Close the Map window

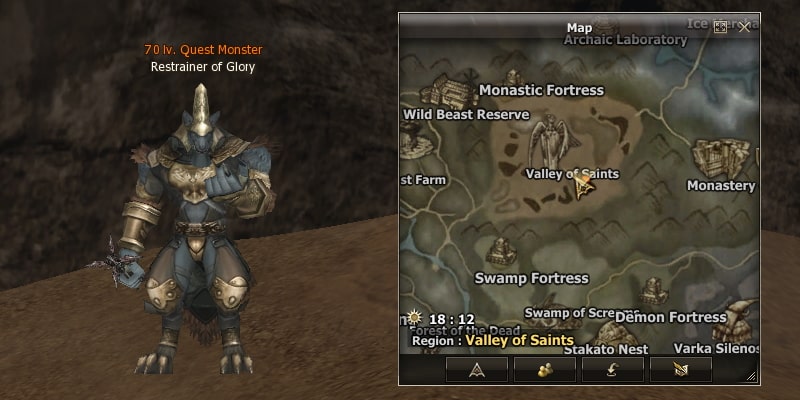tap(744, 27)
